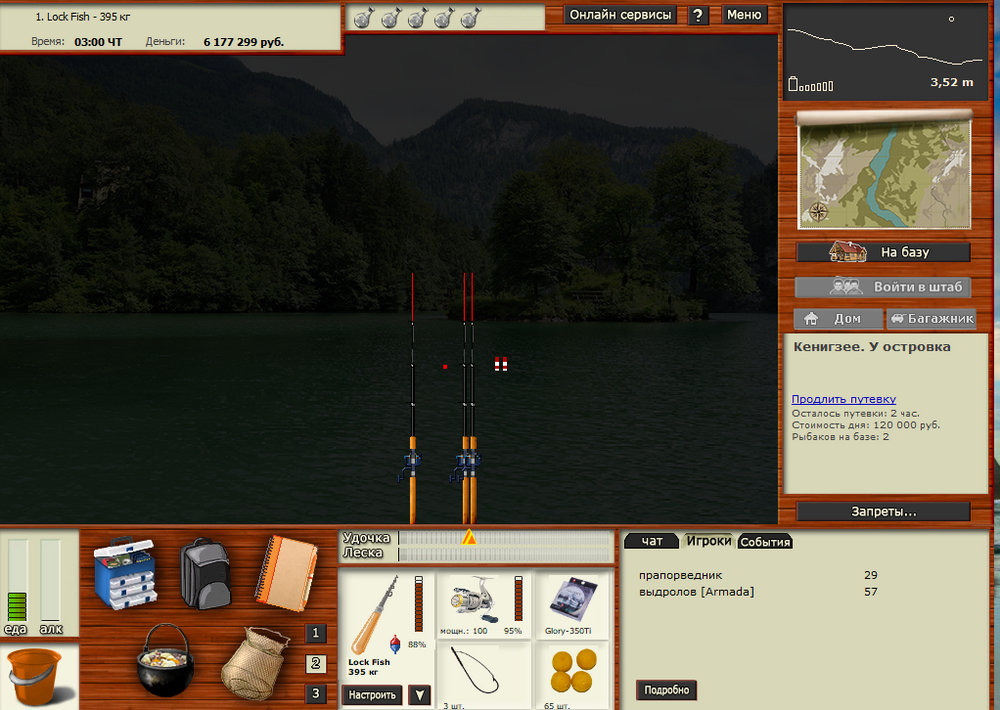Click the Настроить tackle button

coord(373,695)
